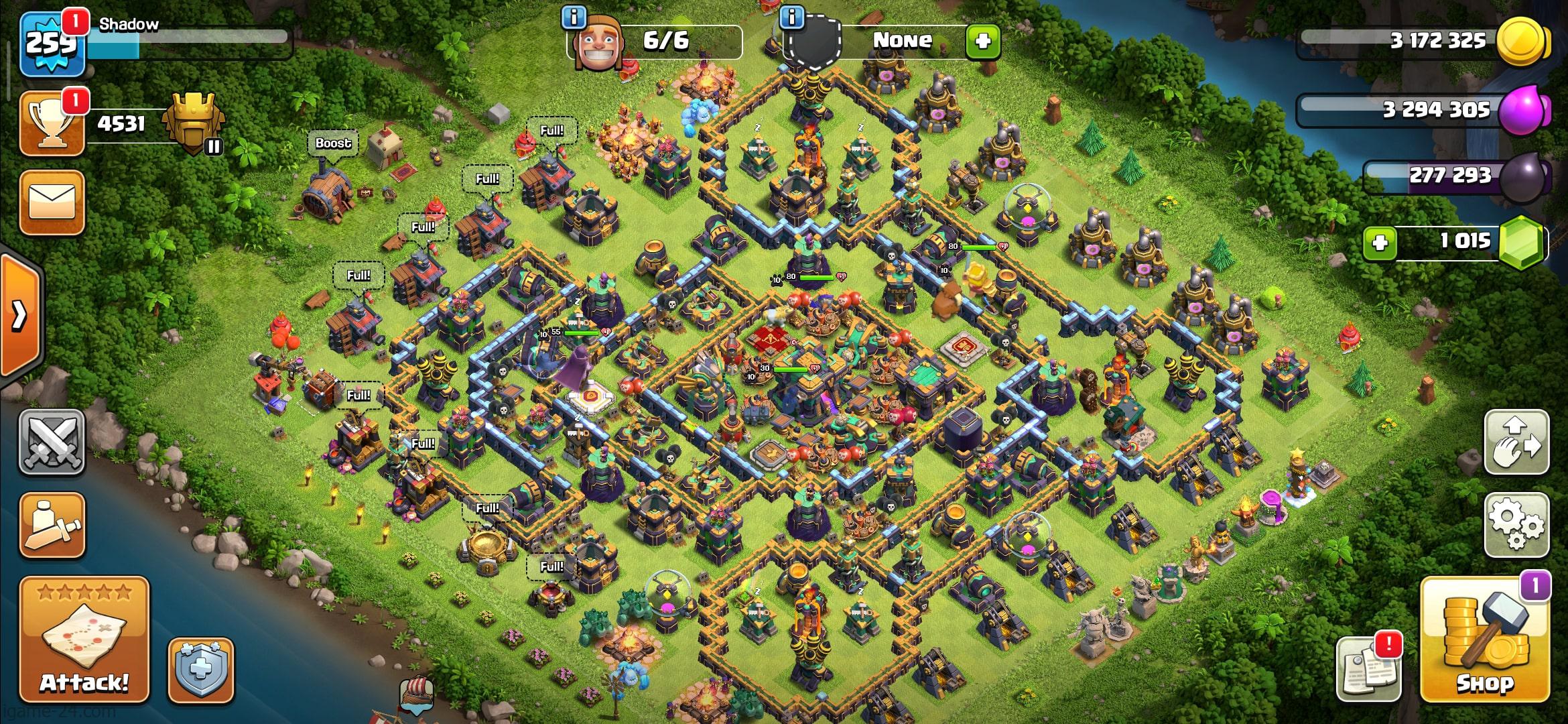Show builder info
Image resolution: width=1568 pixels, height=724 pixels.
[x=574, y=17]
